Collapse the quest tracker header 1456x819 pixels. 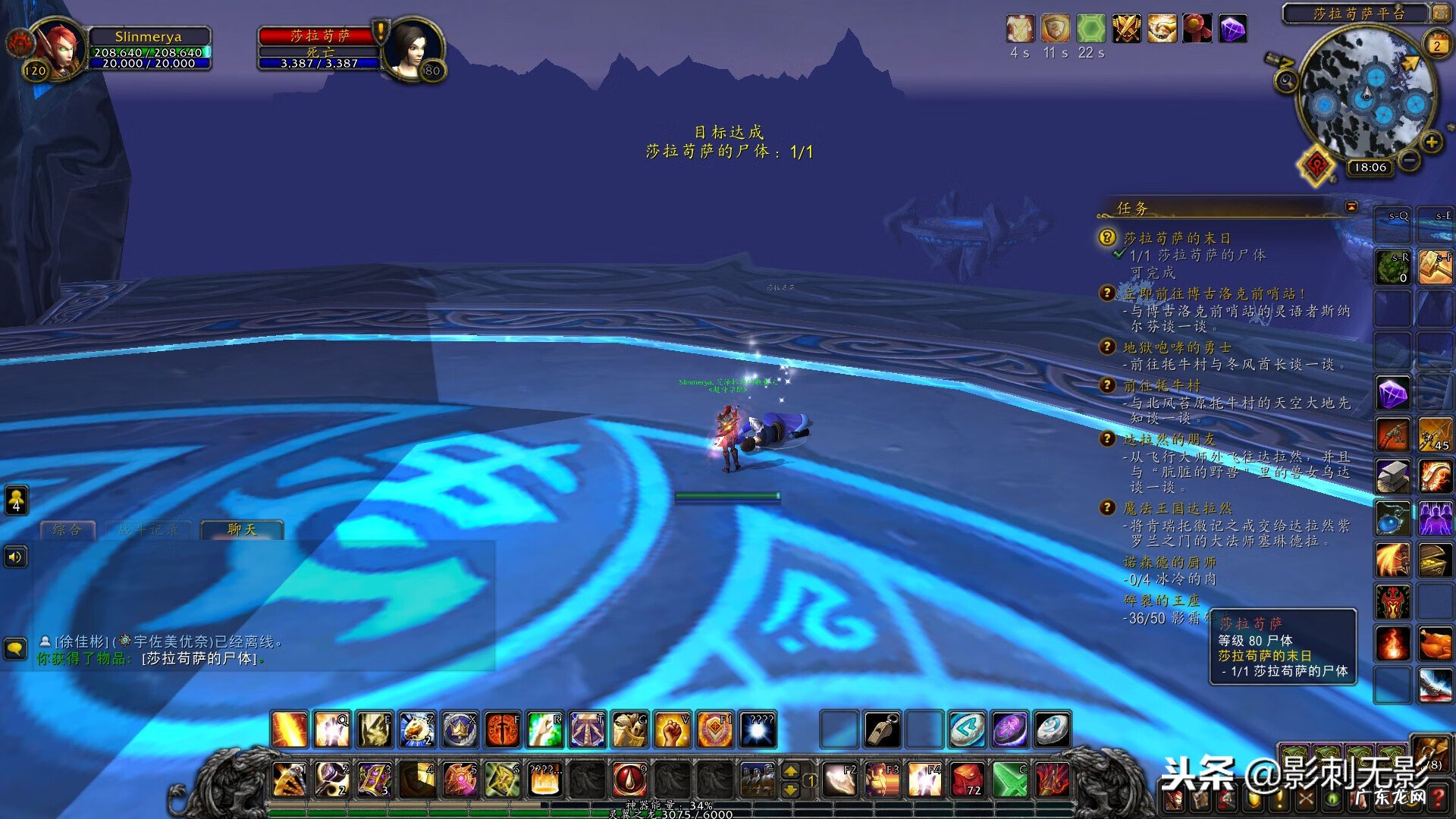(x=1351, y=207)
